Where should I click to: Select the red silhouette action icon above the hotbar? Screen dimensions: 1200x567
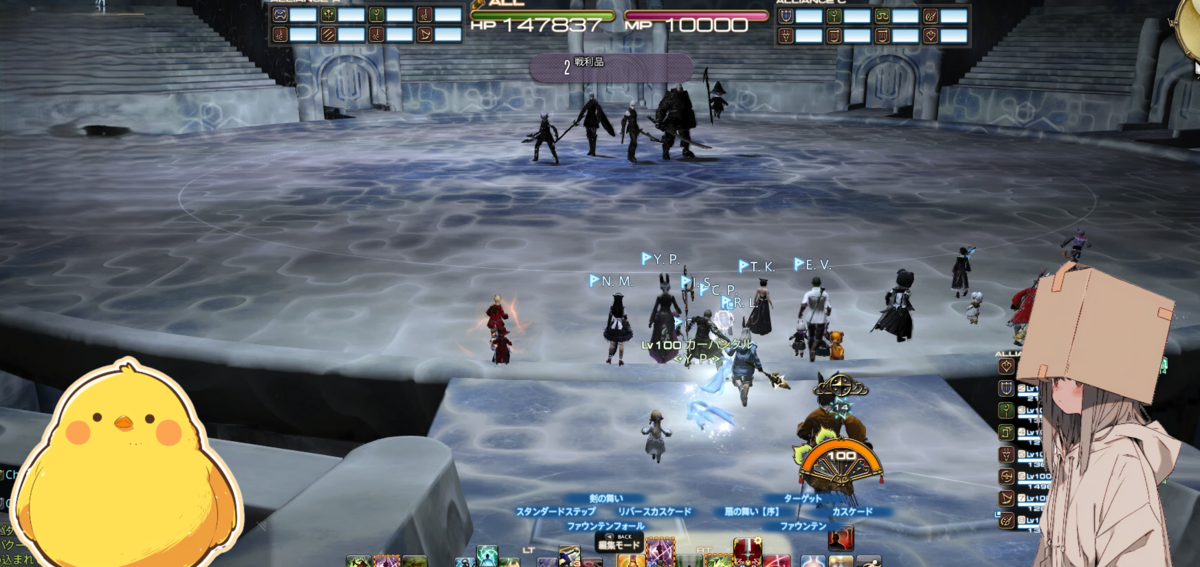(841, 539)
